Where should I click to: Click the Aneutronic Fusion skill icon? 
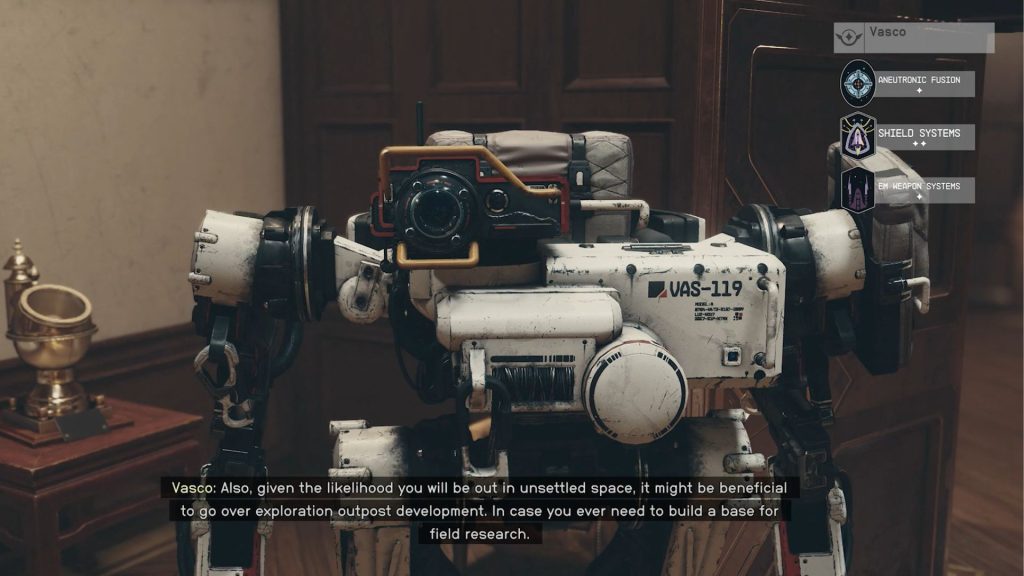click(x=857, y=84)
